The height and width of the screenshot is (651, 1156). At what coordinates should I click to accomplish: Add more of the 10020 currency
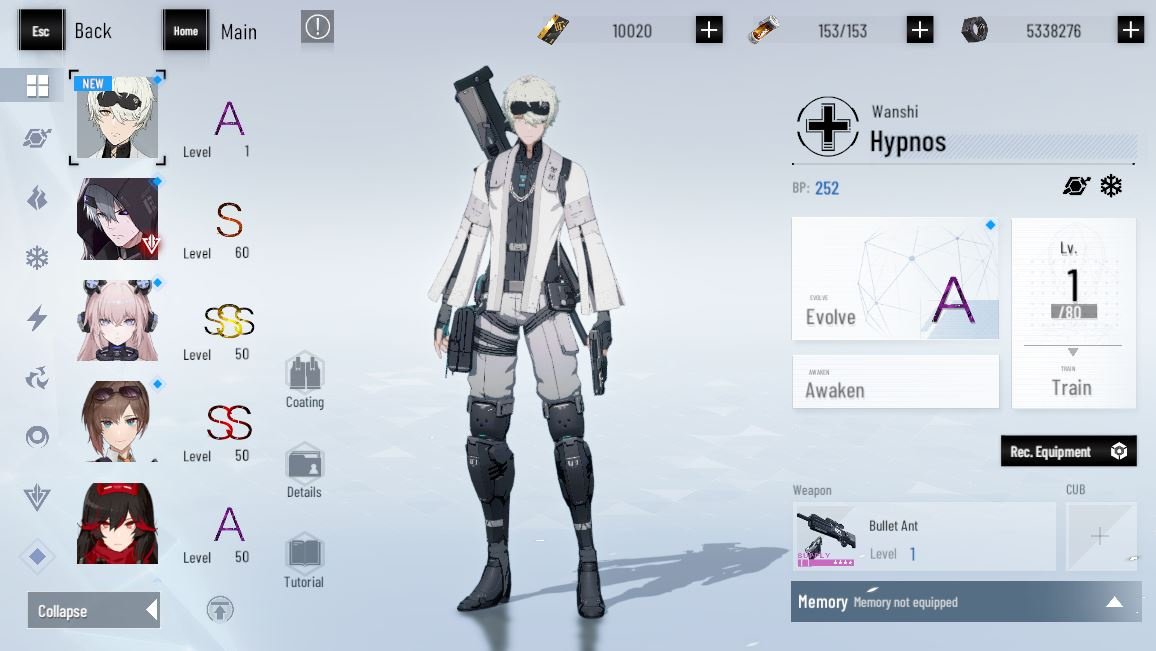(x=709, y=30)
